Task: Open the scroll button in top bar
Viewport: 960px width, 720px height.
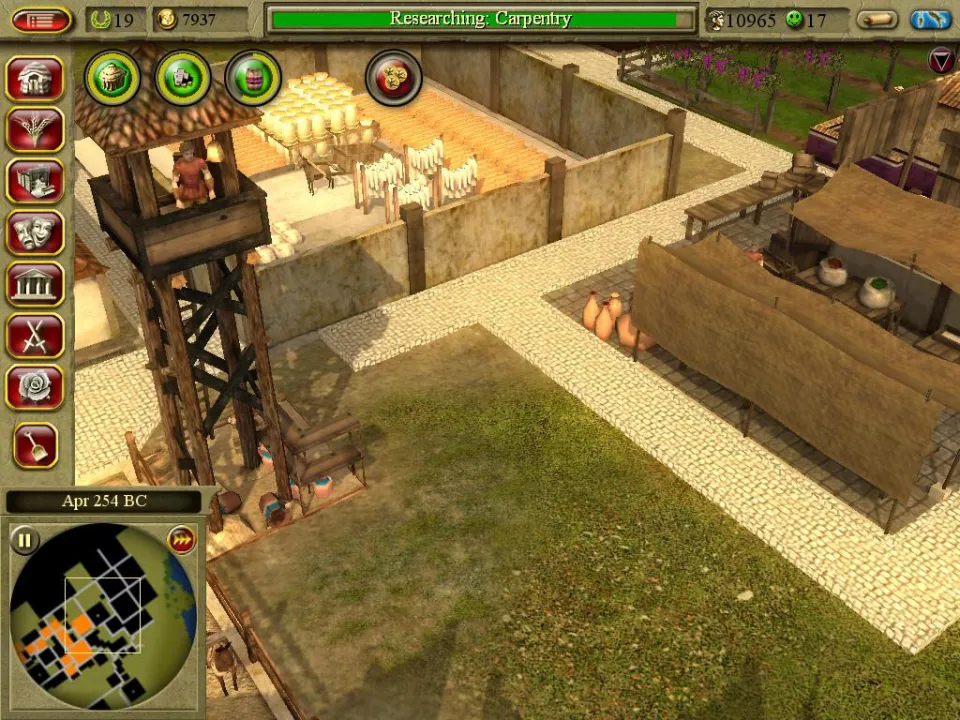Action: pos(878,19)
